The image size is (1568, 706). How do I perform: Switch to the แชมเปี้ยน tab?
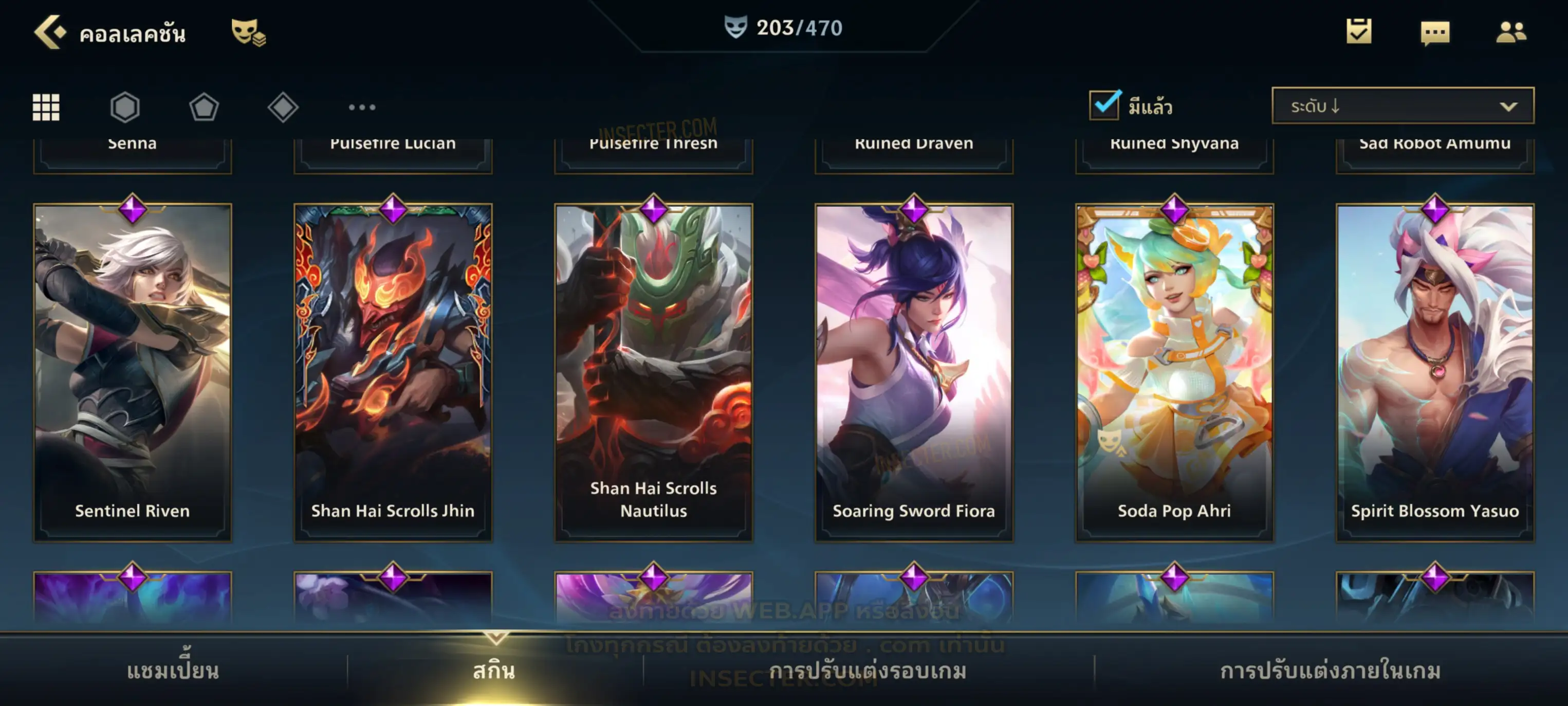coord(173,671)
